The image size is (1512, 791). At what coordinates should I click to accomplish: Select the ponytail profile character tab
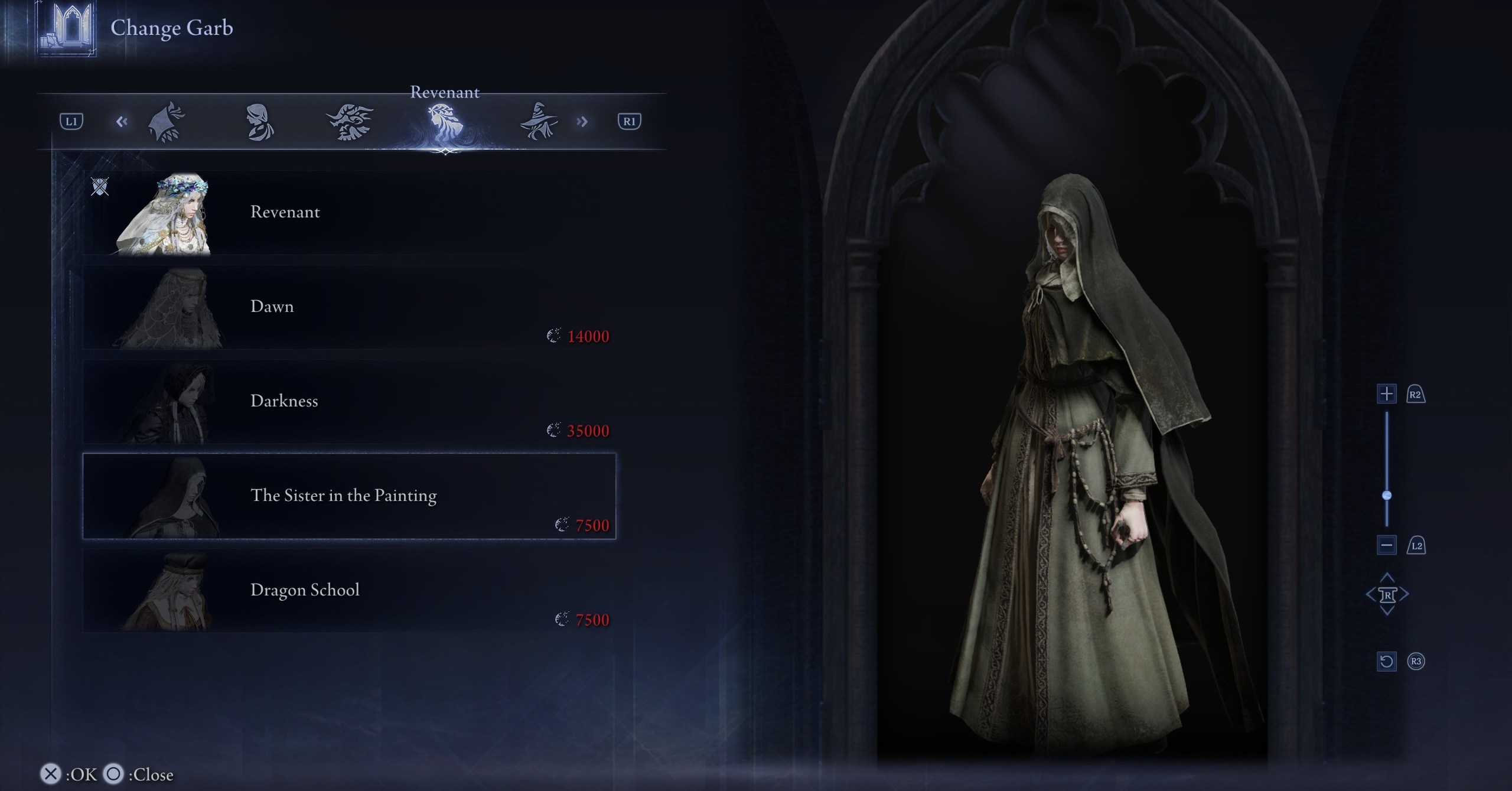click(259, 122)
